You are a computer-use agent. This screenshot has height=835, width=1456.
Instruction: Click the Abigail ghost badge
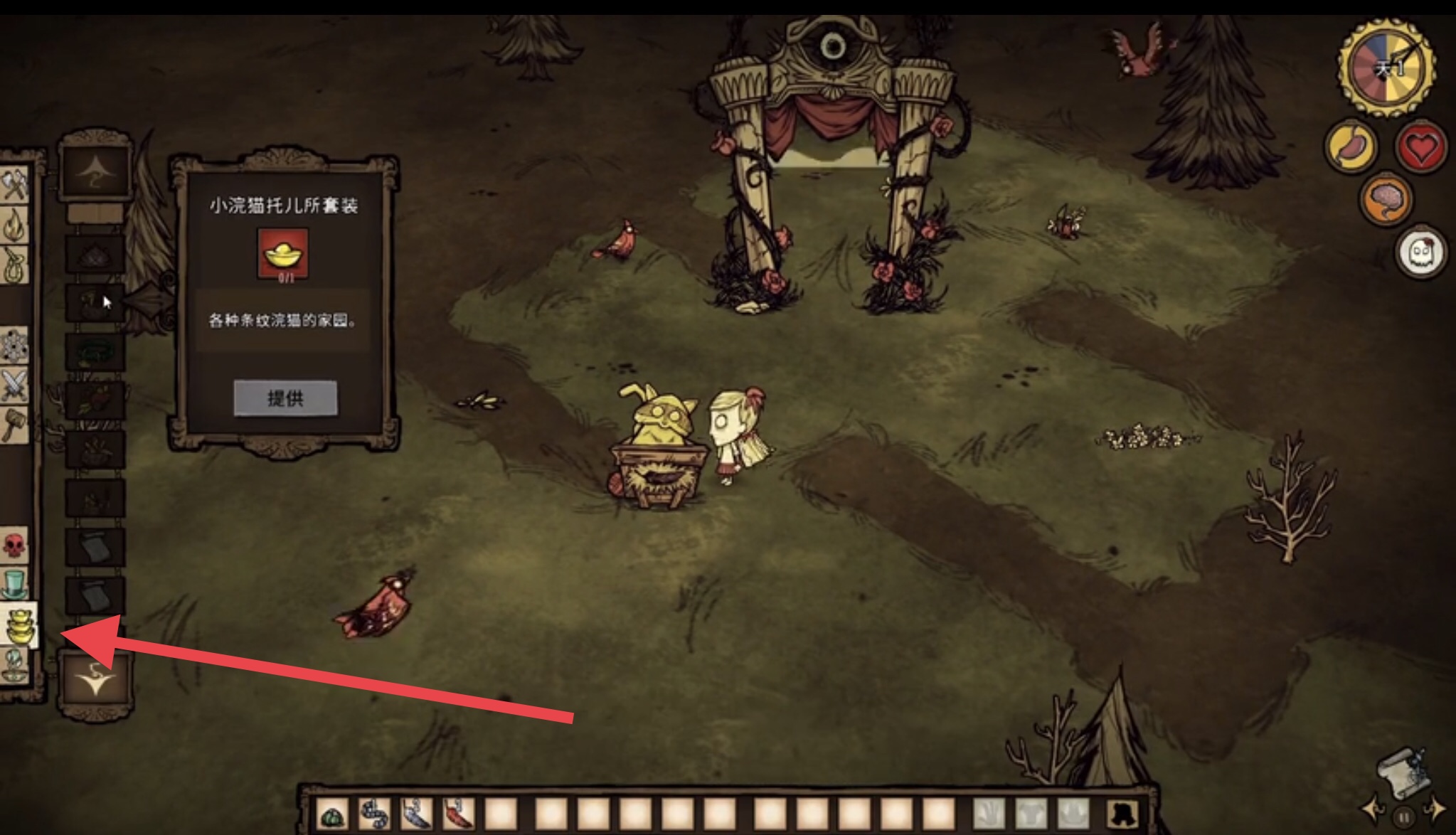pyautogui.click(x=1421, y=252)
